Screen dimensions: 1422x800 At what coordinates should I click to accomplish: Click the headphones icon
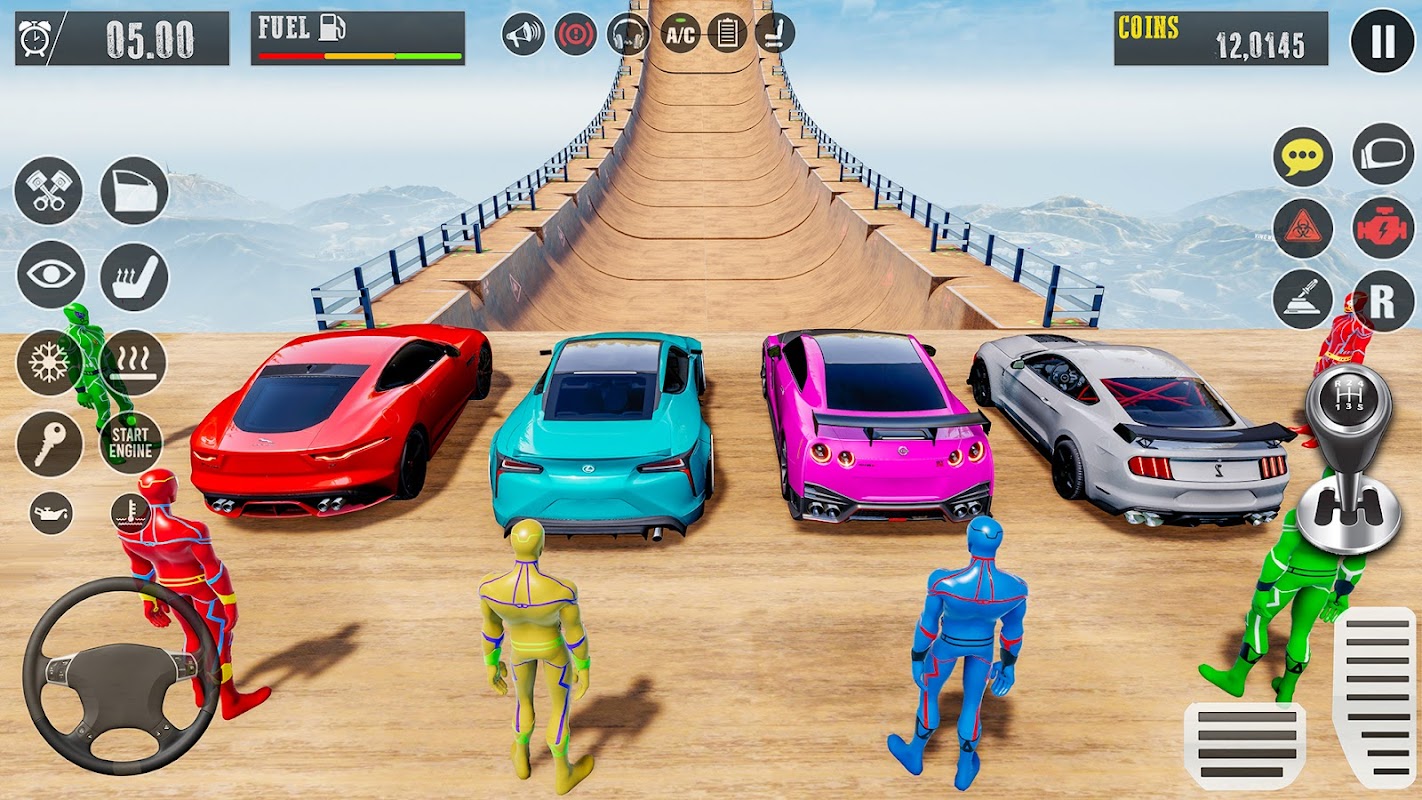[x=628, y=34]
